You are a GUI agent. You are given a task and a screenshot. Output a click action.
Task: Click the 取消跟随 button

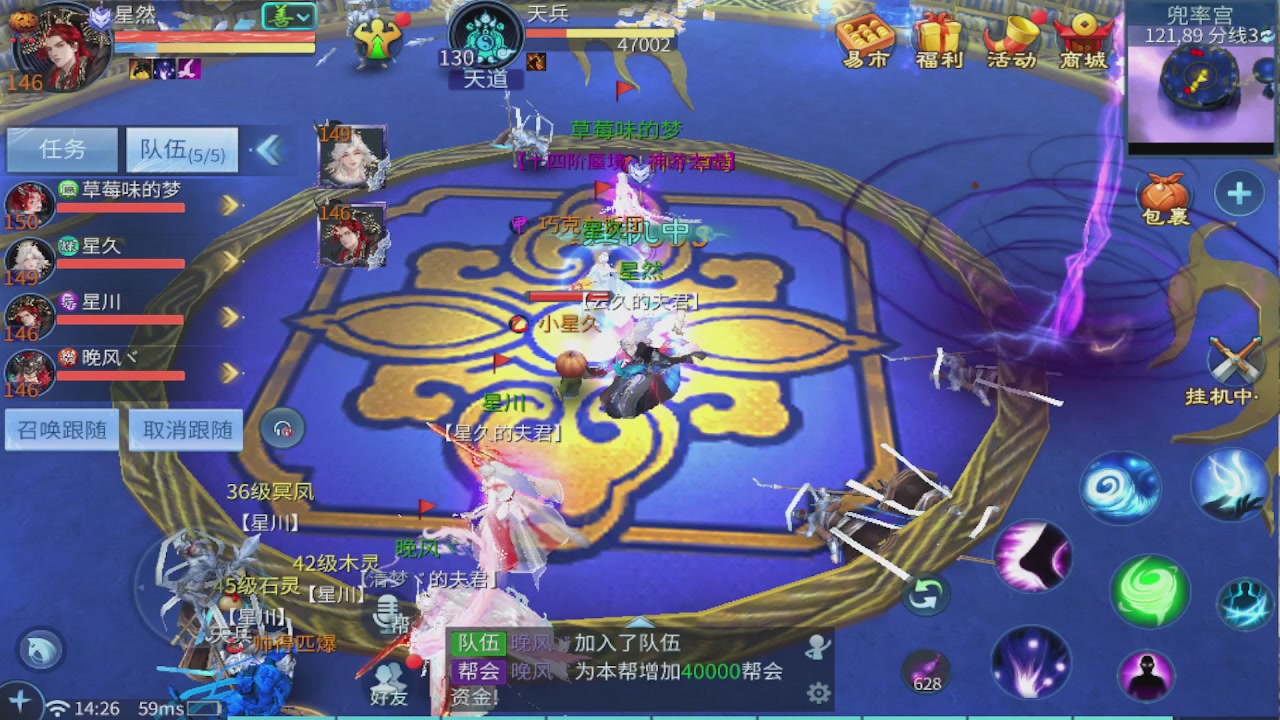point(185,428)
